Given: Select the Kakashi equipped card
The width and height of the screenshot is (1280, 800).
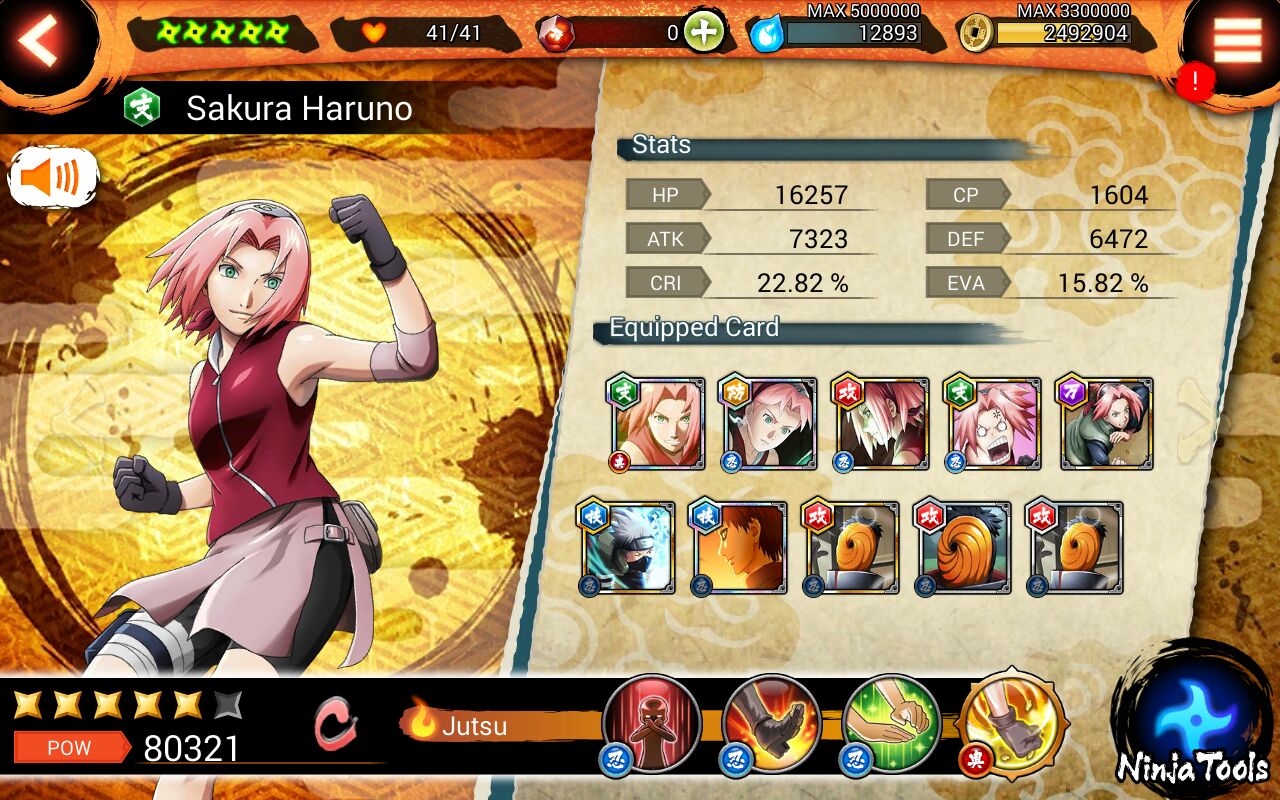Looking at the screenshot, I should (628, 548).
